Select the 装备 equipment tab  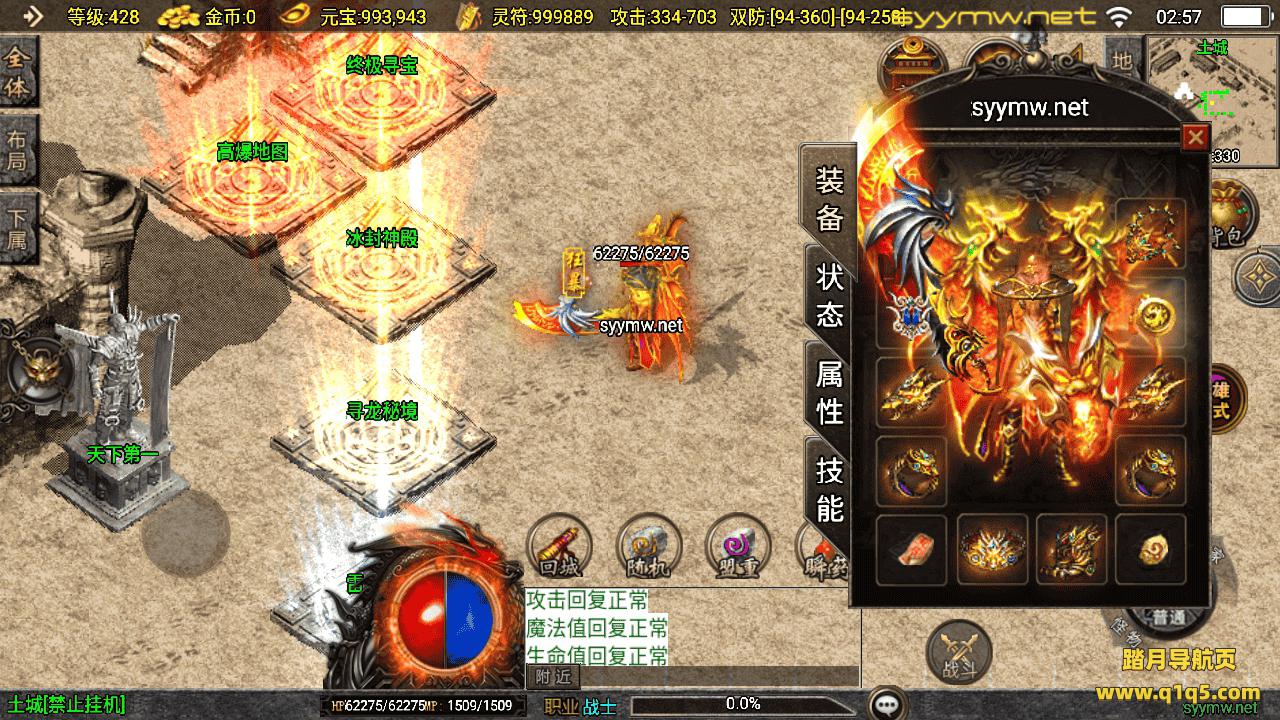click(830, 199)
